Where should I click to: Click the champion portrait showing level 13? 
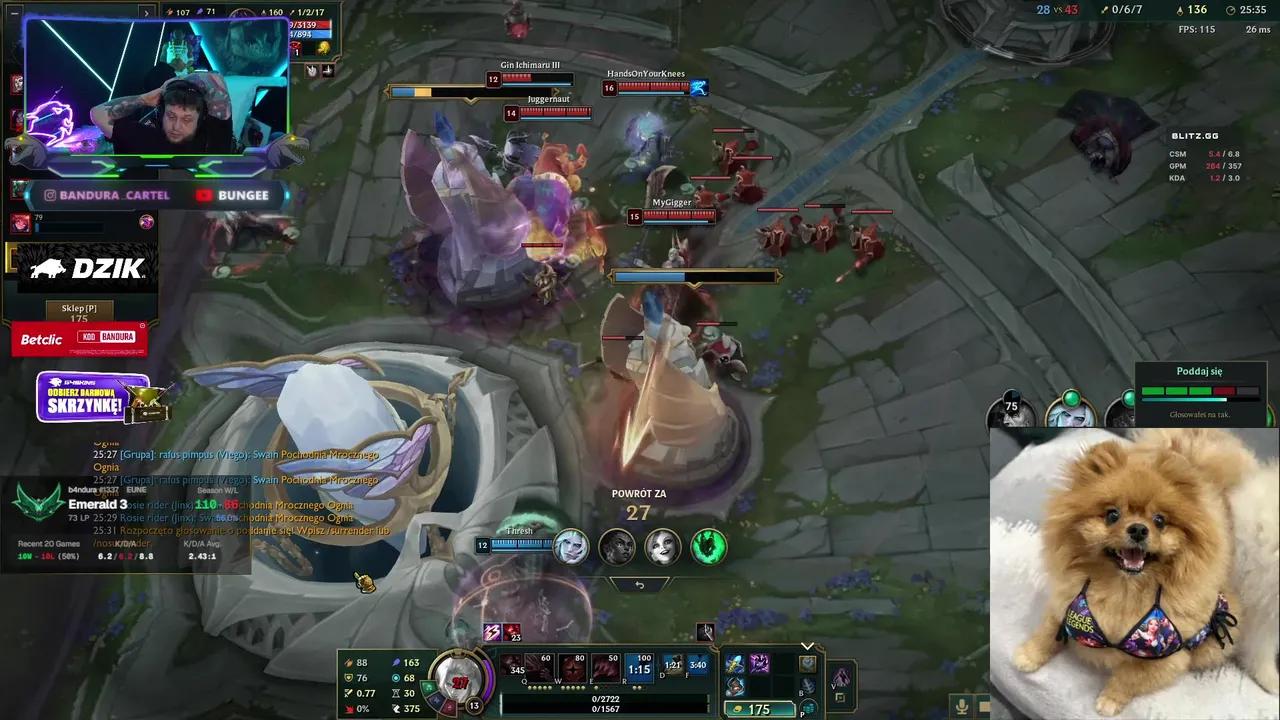458,680
